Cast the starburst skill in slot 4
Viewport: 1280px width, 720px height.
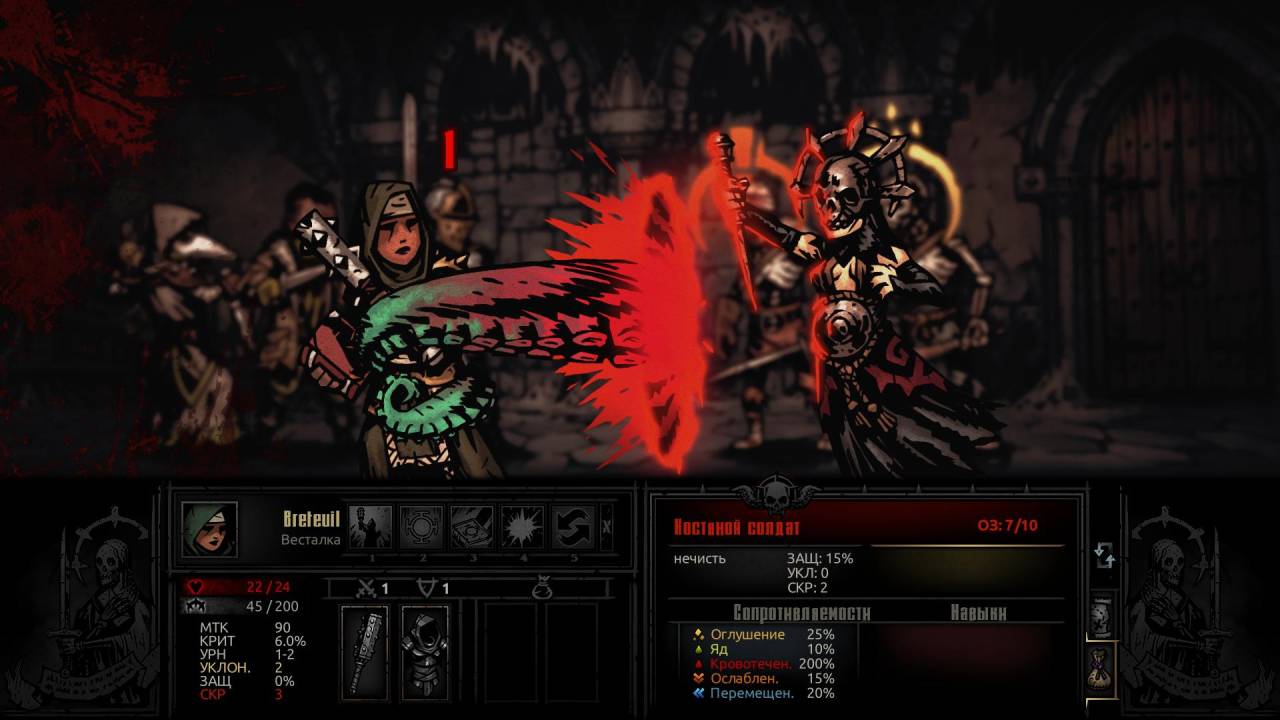tap(522, 527)
